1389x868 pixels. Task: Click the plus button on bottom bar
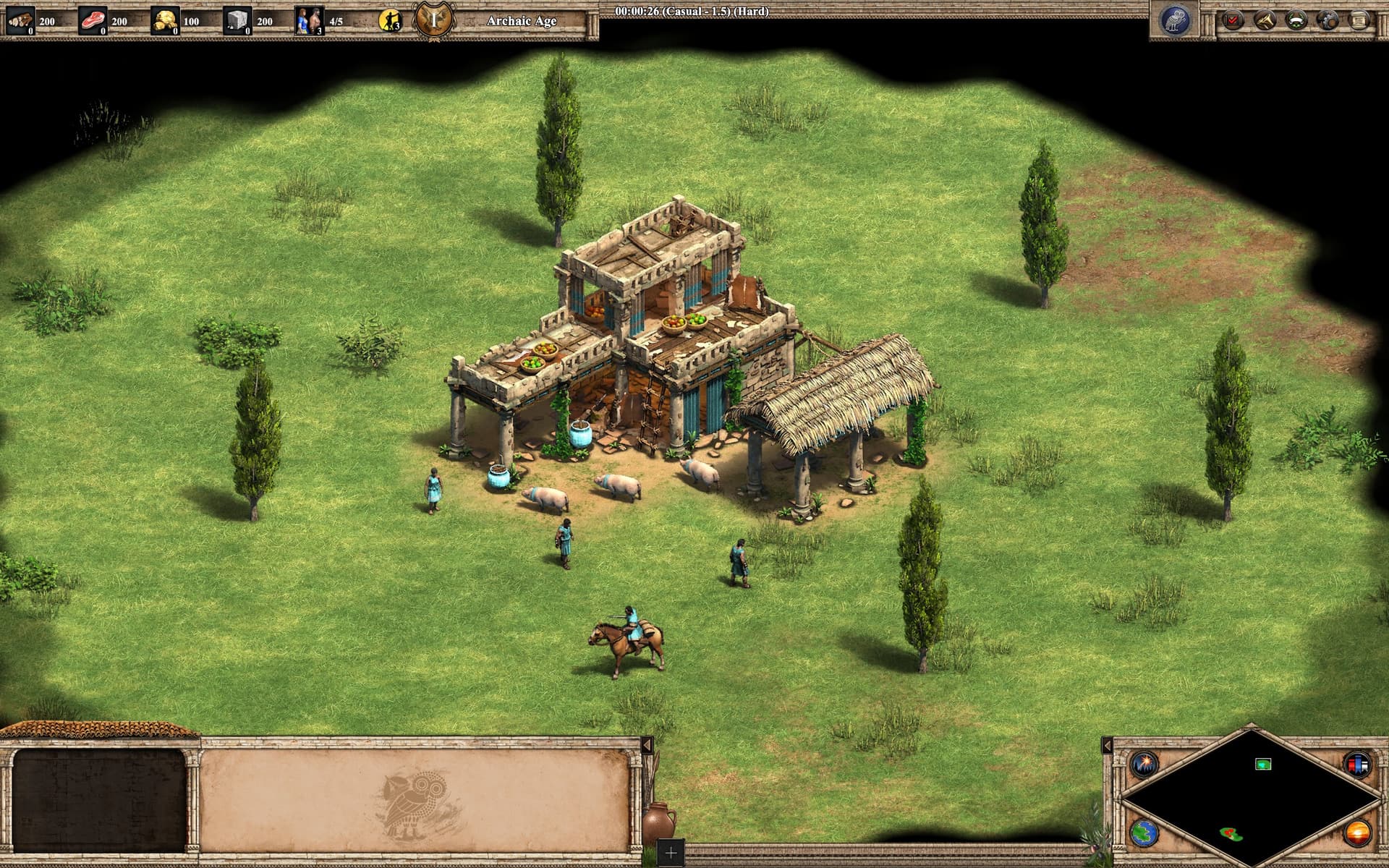[671, 854]
